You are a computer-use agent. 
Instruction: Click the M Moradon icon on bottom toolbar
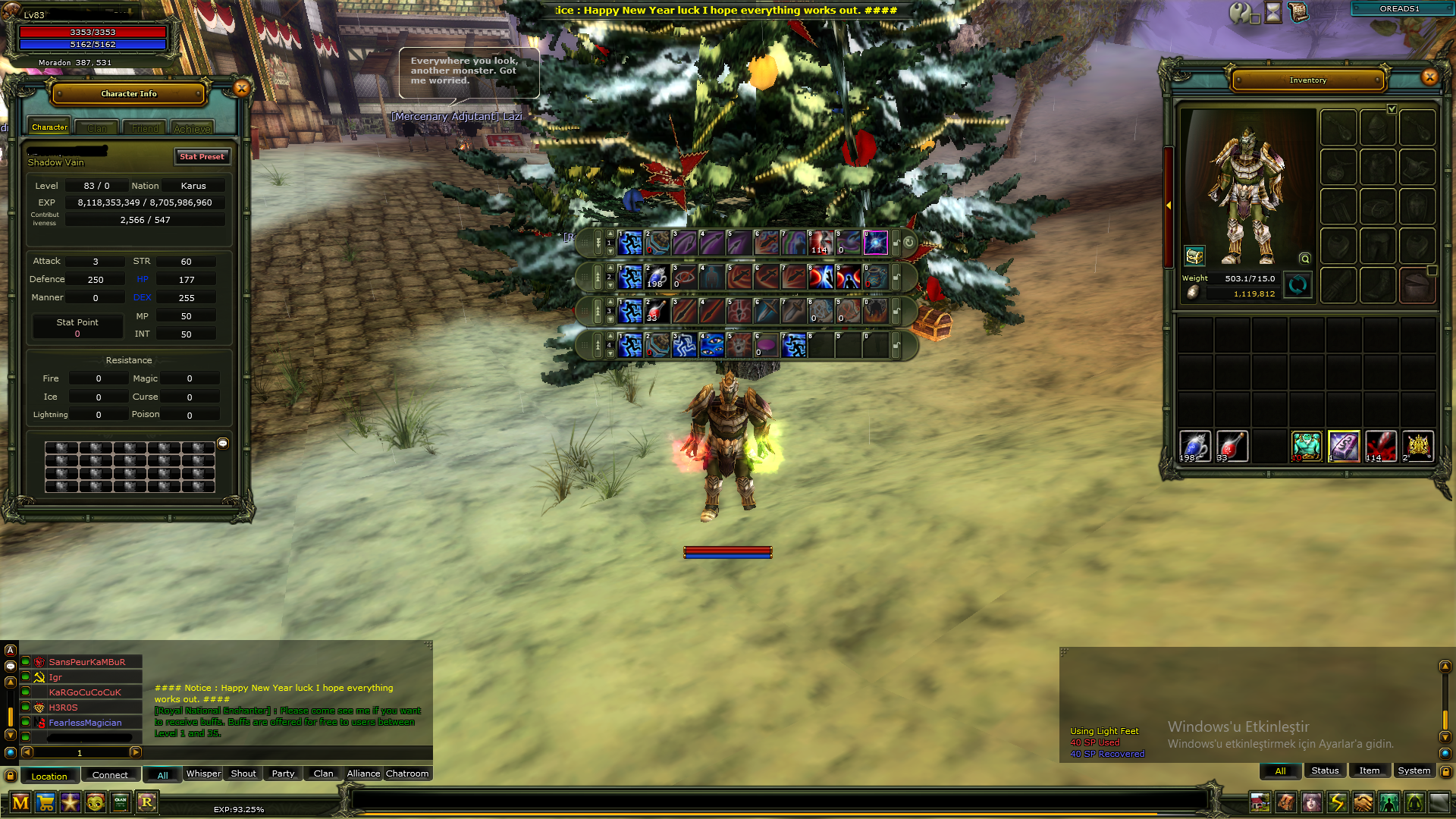(20, 802)
